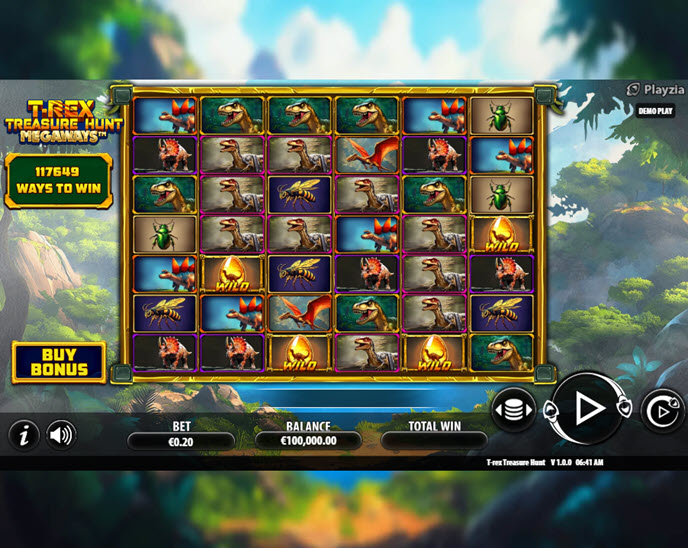
Task: Spin the reels with the play button
Action: [588, 408]
